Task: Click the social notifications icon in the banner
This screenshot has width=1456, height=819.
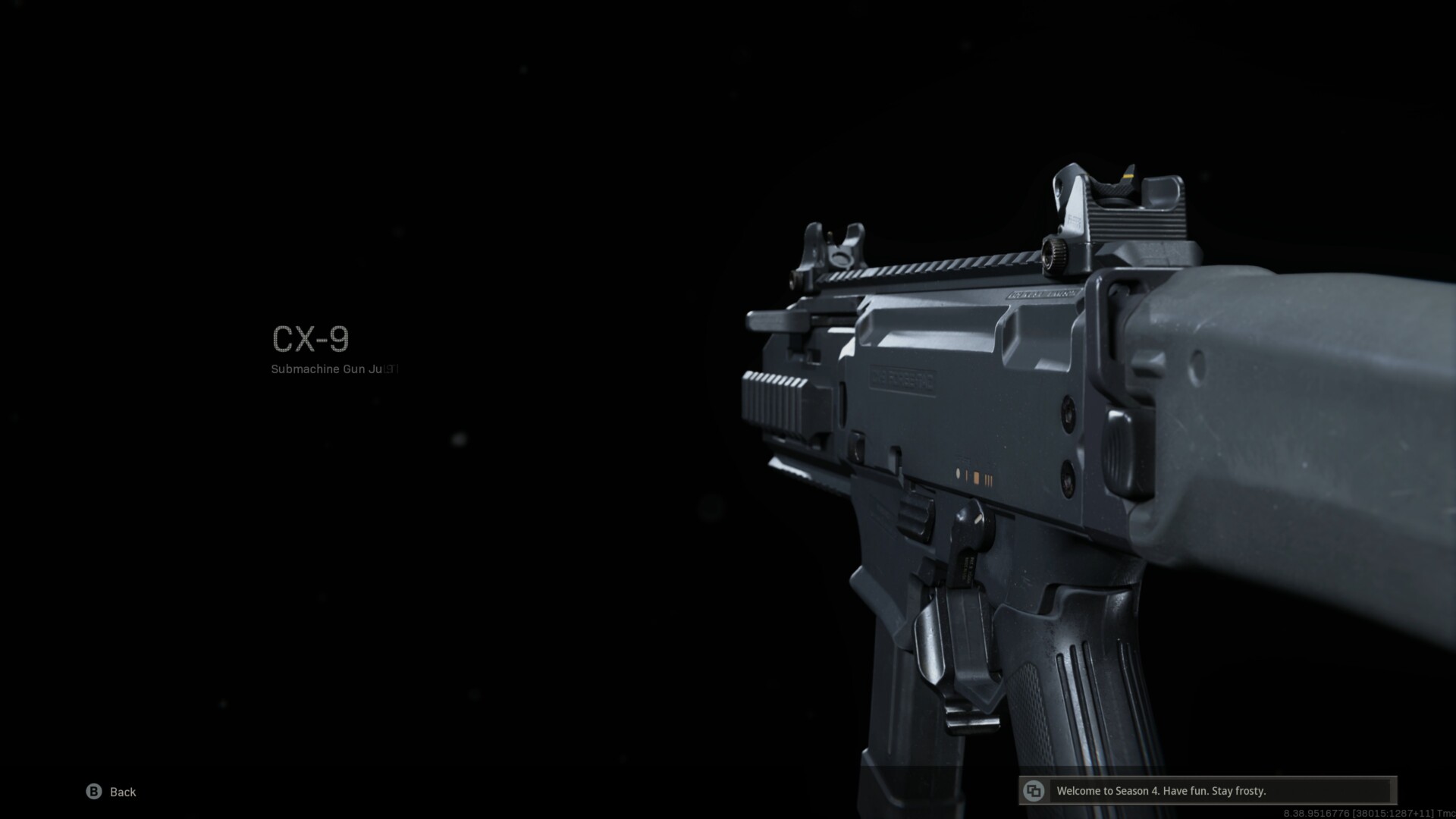Action: 1033,790
